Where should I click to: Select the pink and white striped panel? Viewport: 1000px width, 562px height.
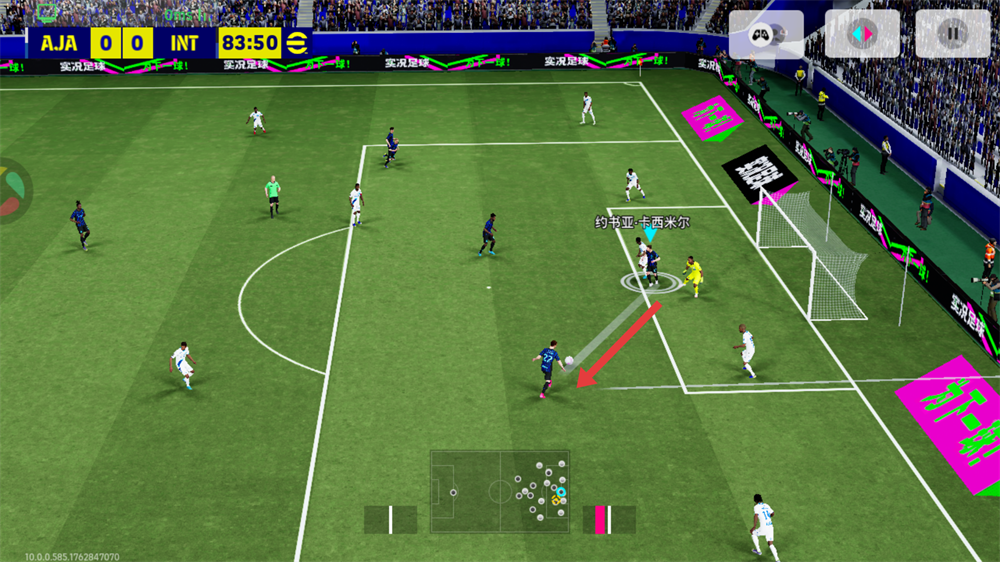point(609,519)
